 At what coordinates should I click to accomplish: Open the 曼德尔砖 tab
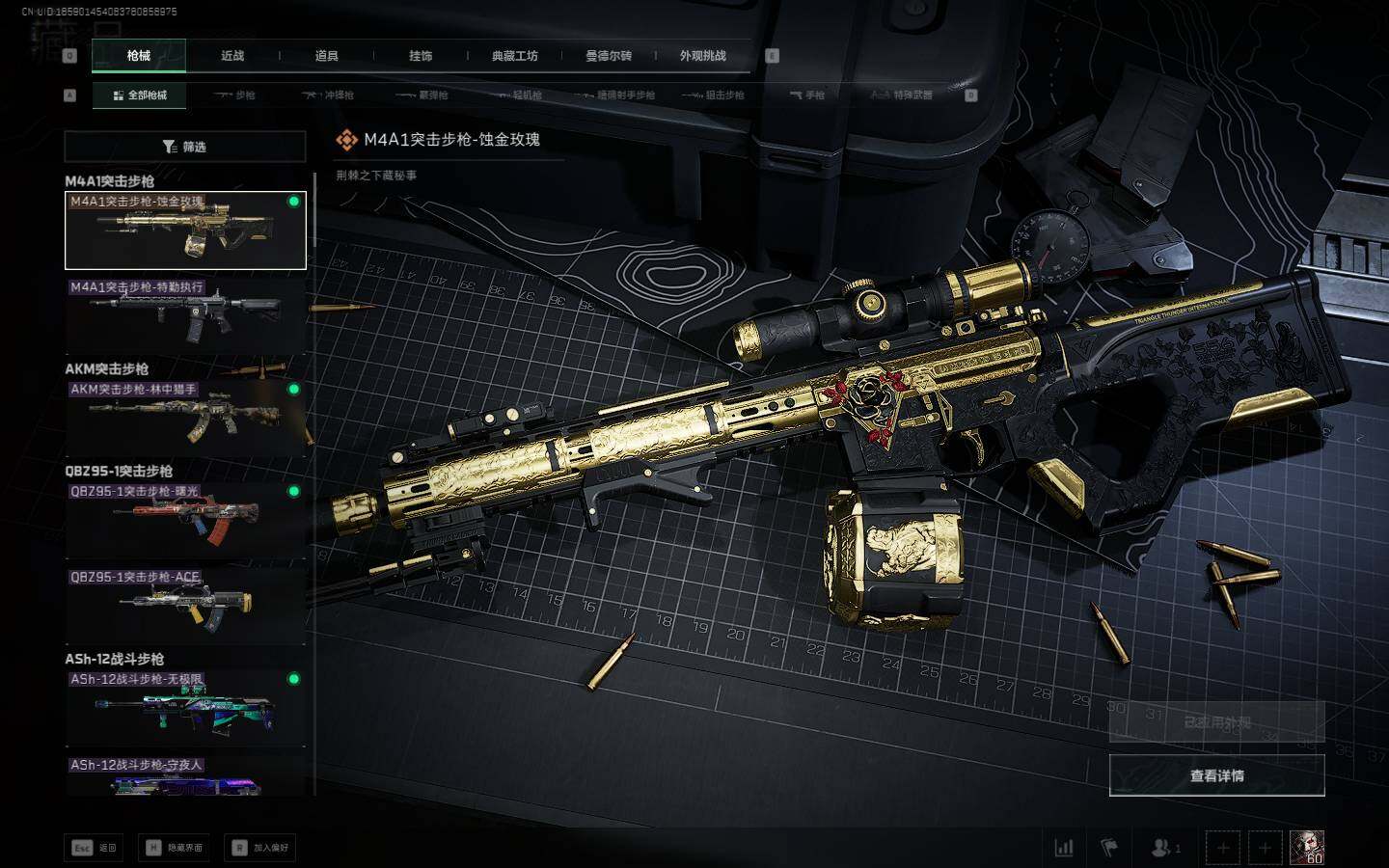(x=609, y=56)
